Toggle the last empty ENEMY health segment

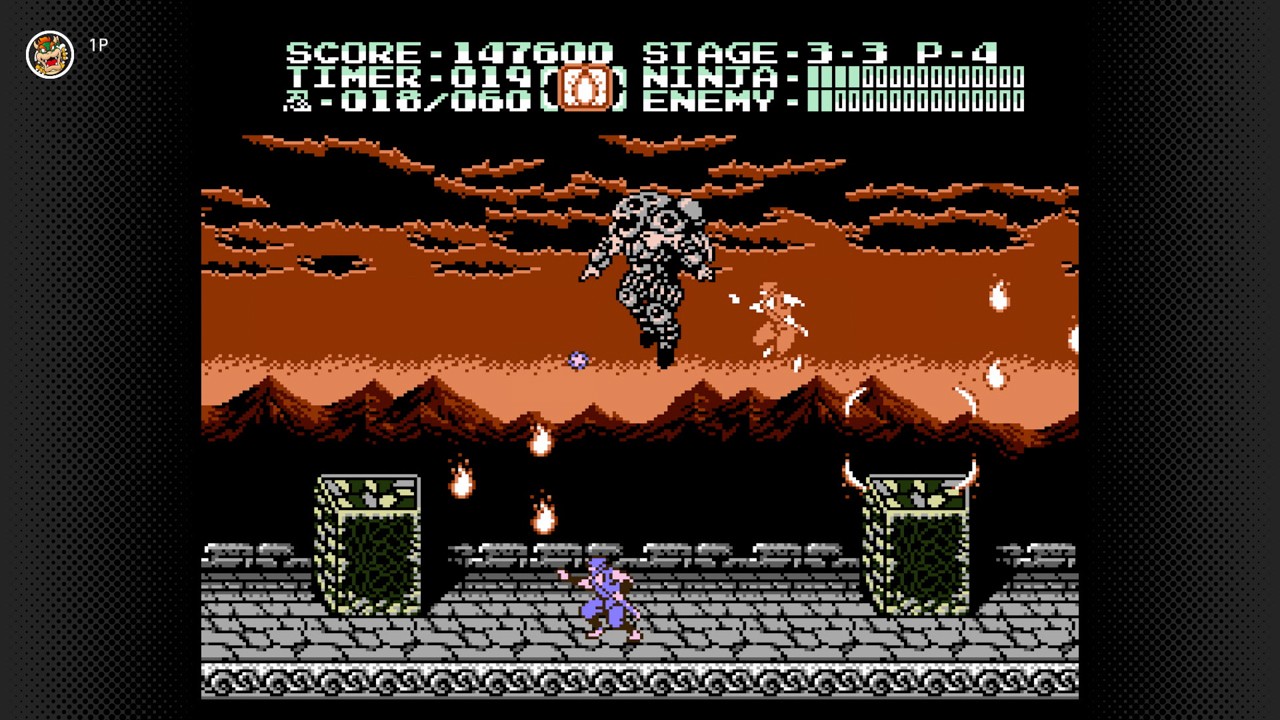point(1018,101)
